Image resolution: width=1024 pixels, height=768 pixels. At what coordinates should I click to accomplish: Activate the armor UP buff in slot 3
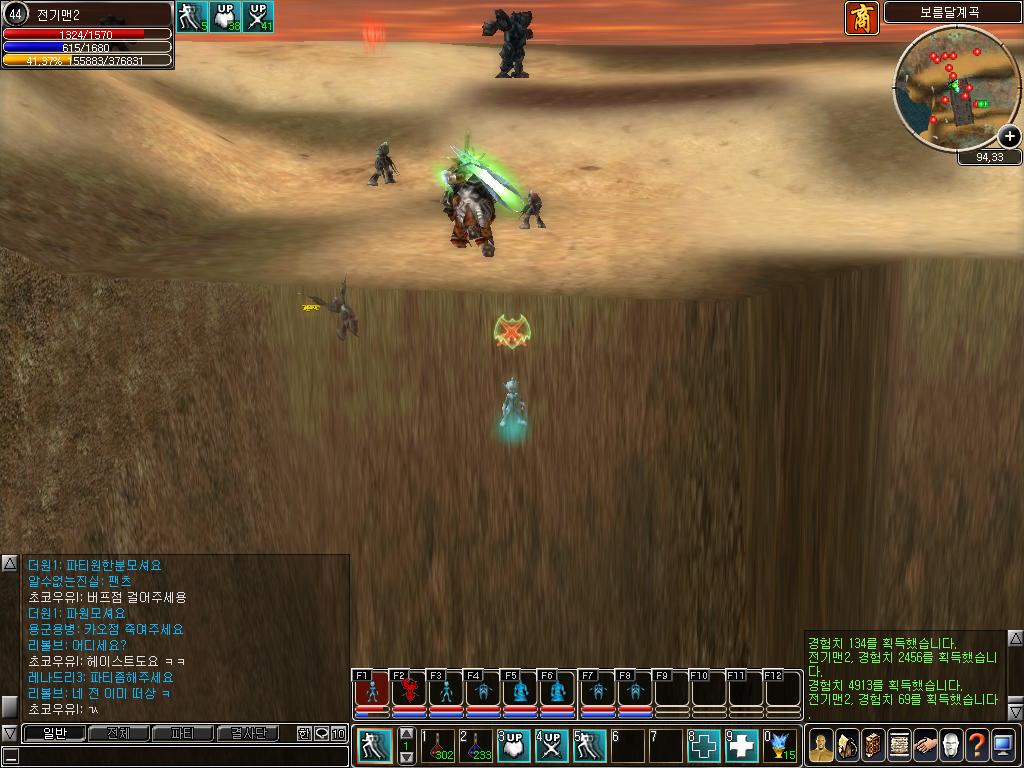coord(514,746)
